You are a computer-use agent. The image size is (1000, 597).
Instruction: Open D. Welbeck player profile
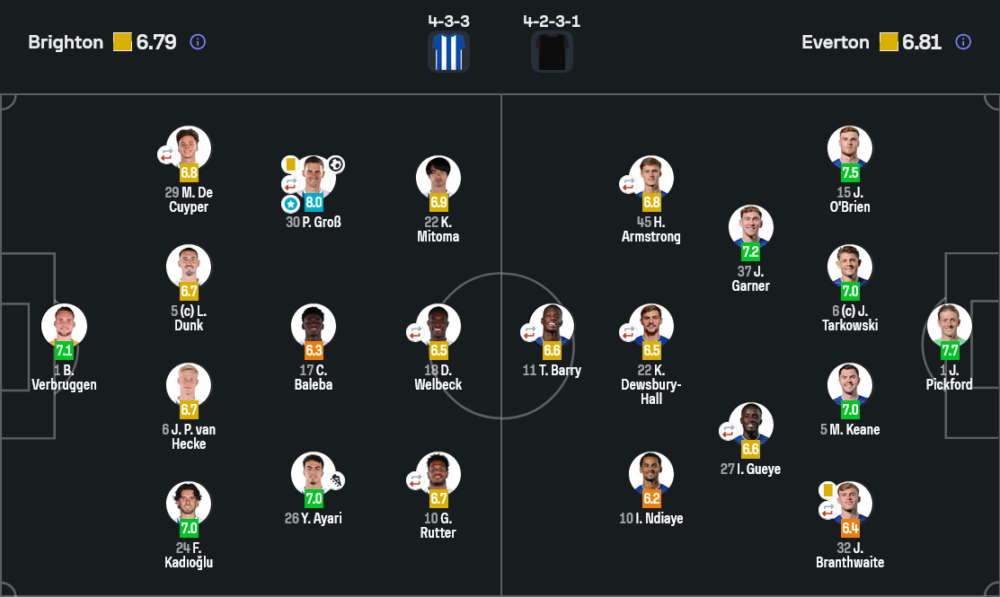[x=438, y=326]
